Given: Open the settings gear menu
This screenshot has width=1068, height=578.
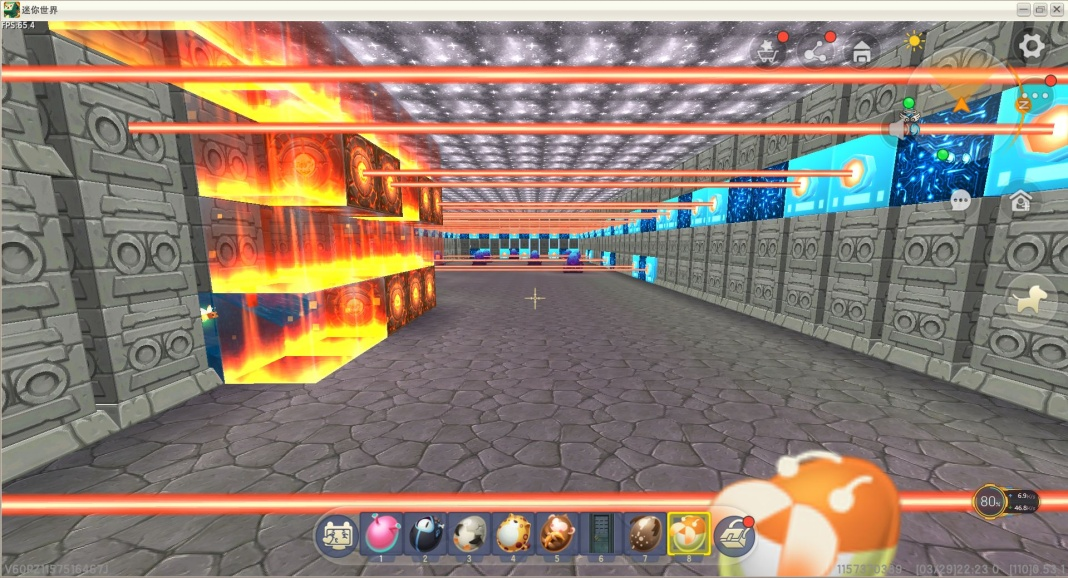Looking at the screenshot, I should (x=1031, y=45).
